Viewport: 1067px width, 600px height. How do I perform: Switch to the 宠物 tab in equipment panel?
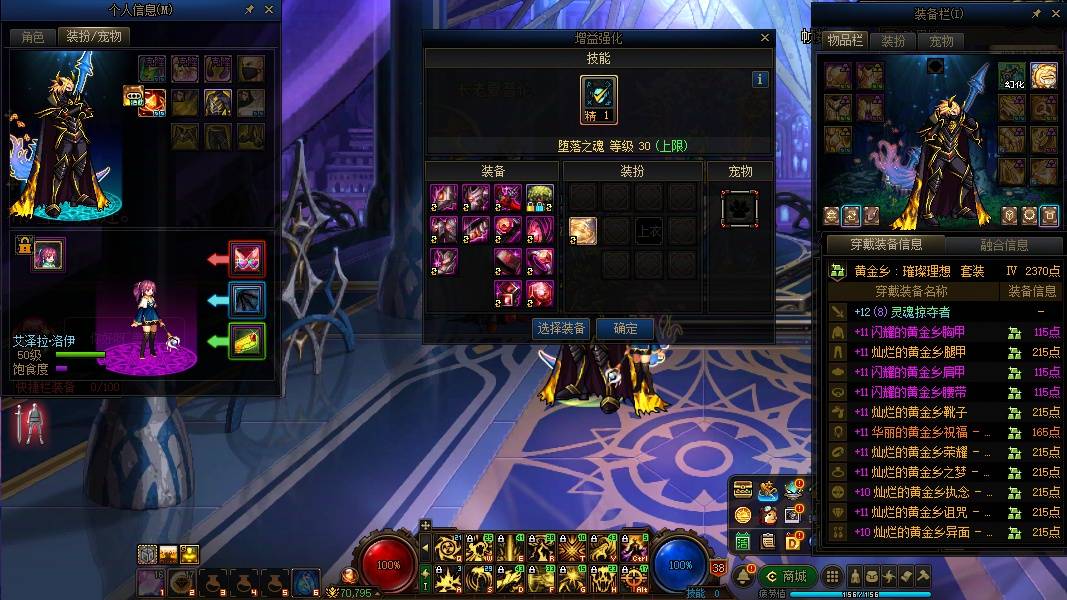pos(941,41)
